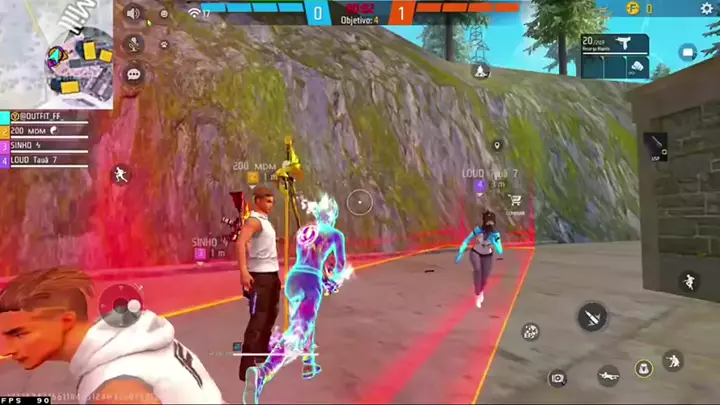Open the quick chat bubble
Screen dimensions: 720x405
[132, 74]
